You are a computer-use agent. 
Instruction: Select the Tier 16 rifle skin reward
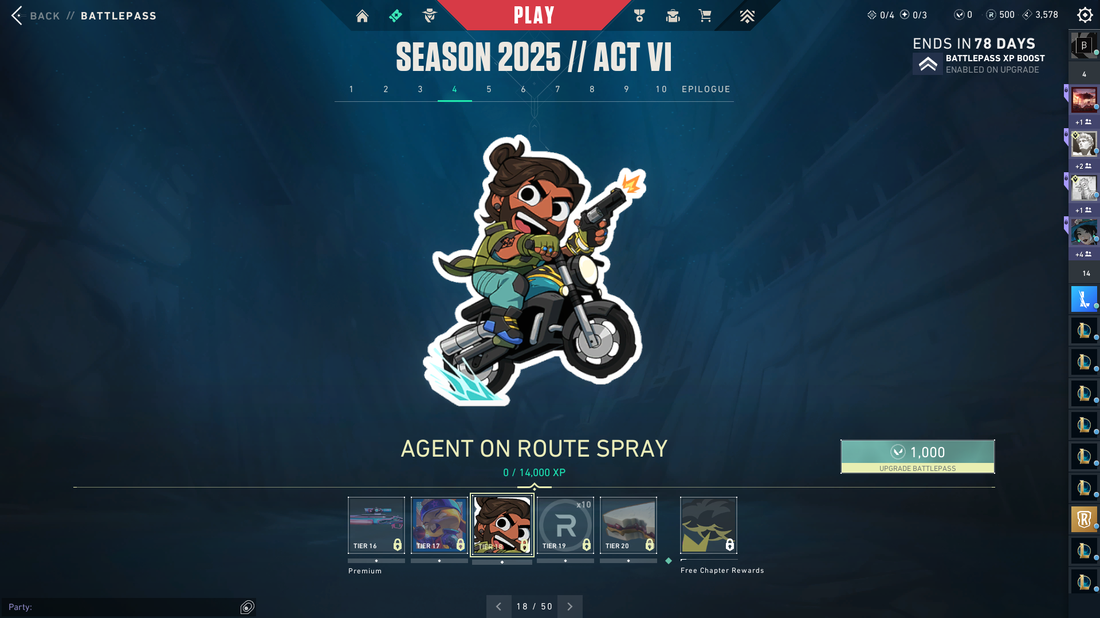click(376, 526)
